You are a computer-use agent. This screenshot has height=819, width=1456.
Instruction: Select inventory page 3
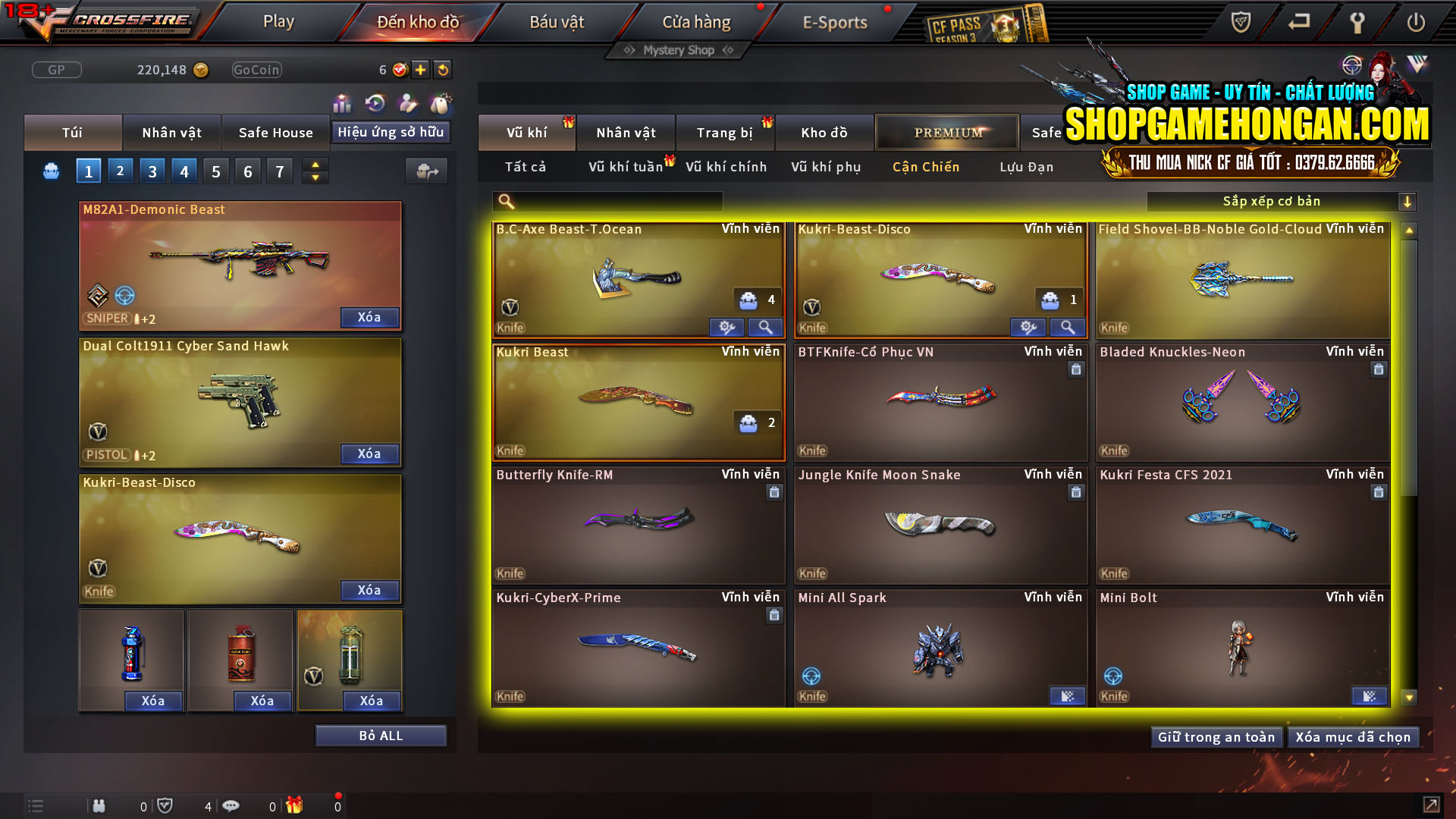click(x=152, y=171)
